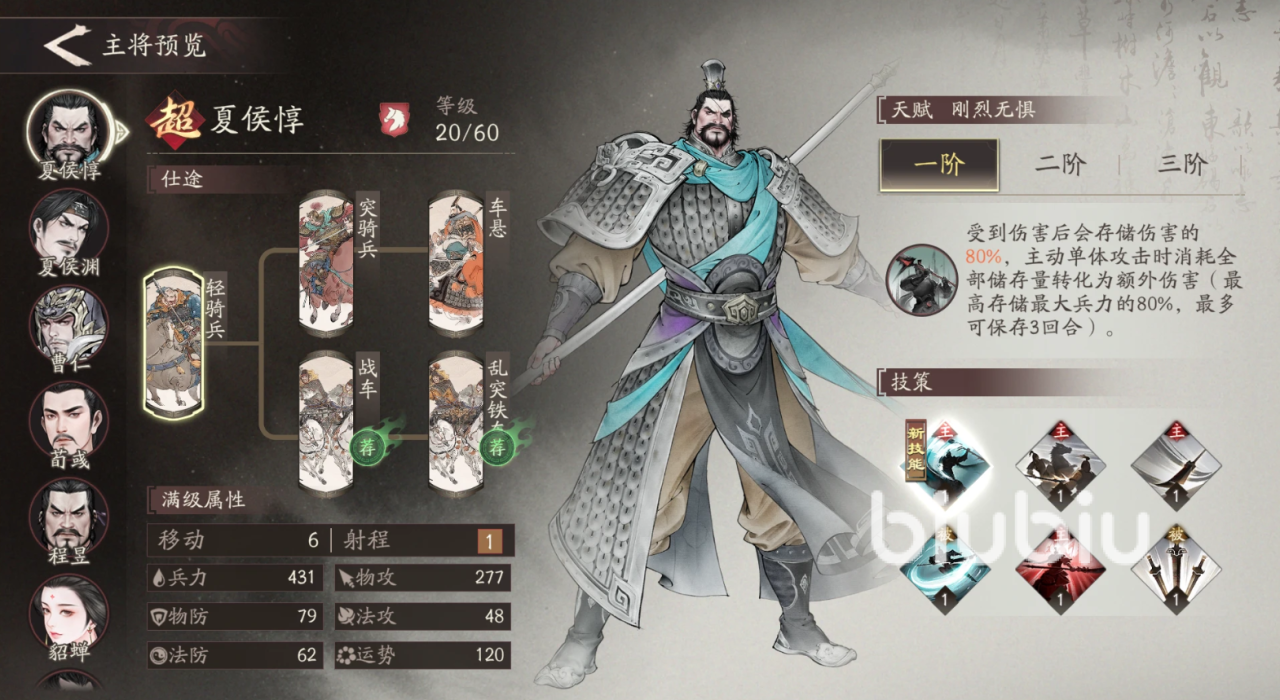Select 夏侯渊 in the general list
This screenshot has width=1280, height=700.
coord(69,225)
